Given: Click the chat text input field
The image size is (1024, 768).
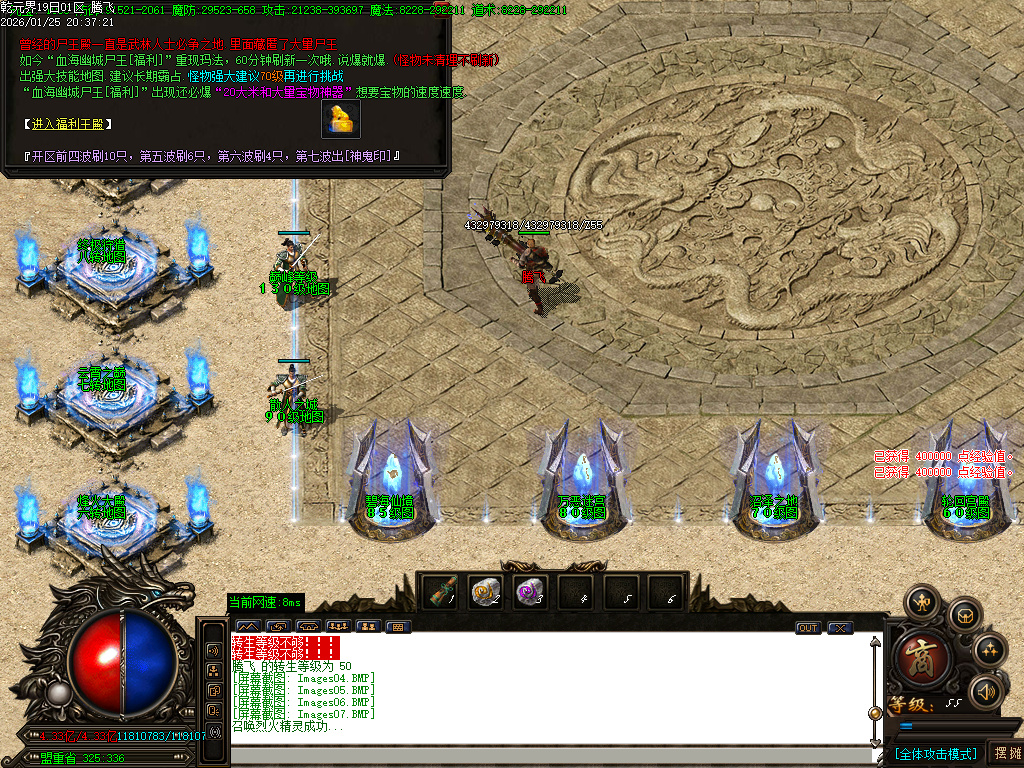Looking at the screenshot, I should (x=550, y=755).
